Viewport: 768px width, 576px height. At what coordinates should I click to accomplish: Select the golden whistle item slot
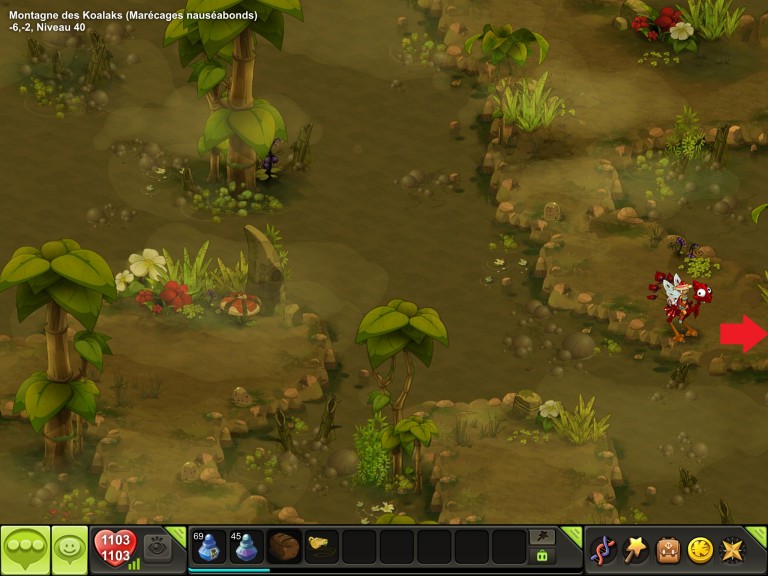point(321,548)
